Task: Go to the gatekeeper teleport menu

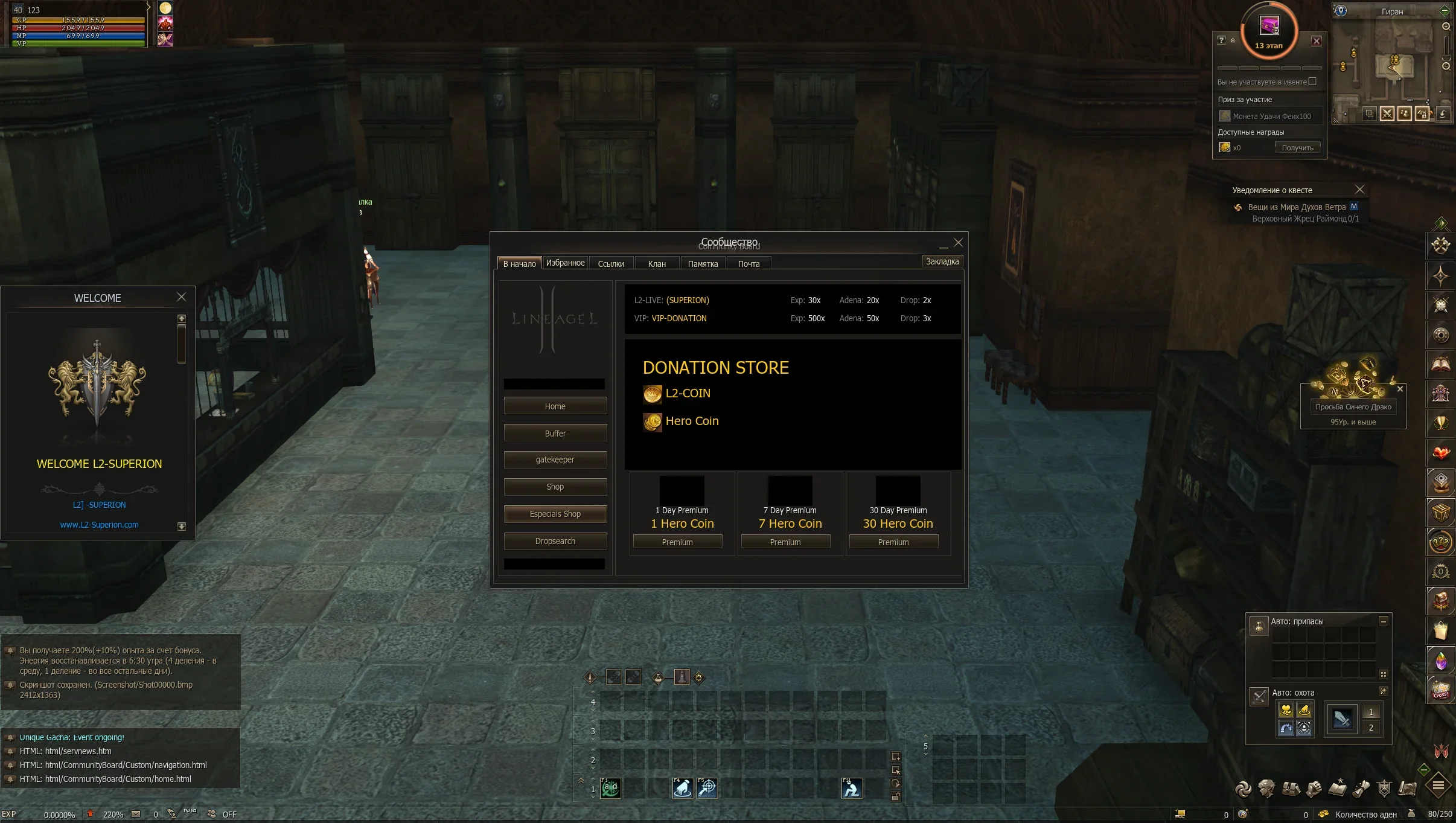Action: click(555, 460)
